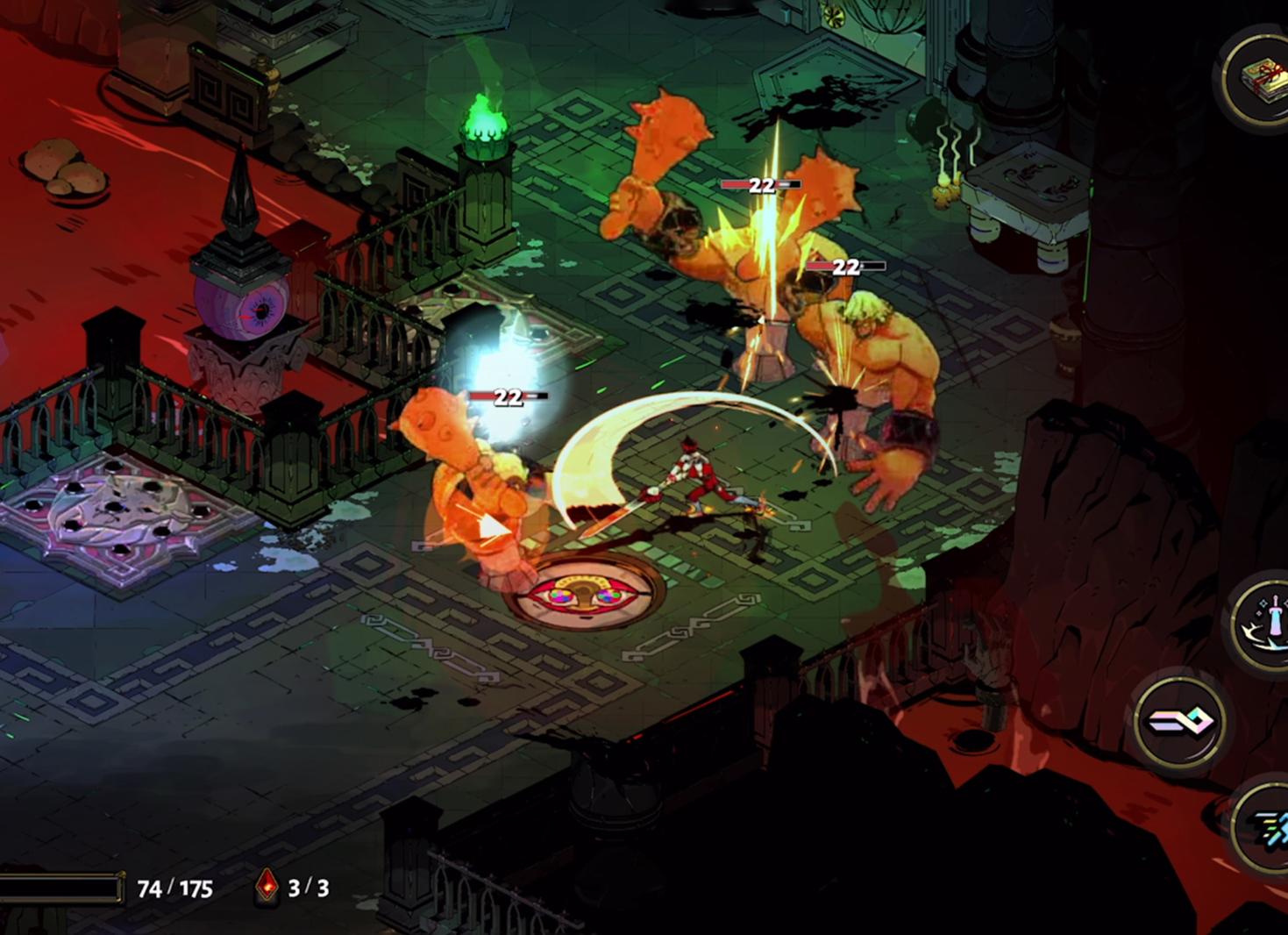This screenshot has width=1288, height=935.
Task: Expand the top enemy's health bar details
Action: tap(759, 186)
